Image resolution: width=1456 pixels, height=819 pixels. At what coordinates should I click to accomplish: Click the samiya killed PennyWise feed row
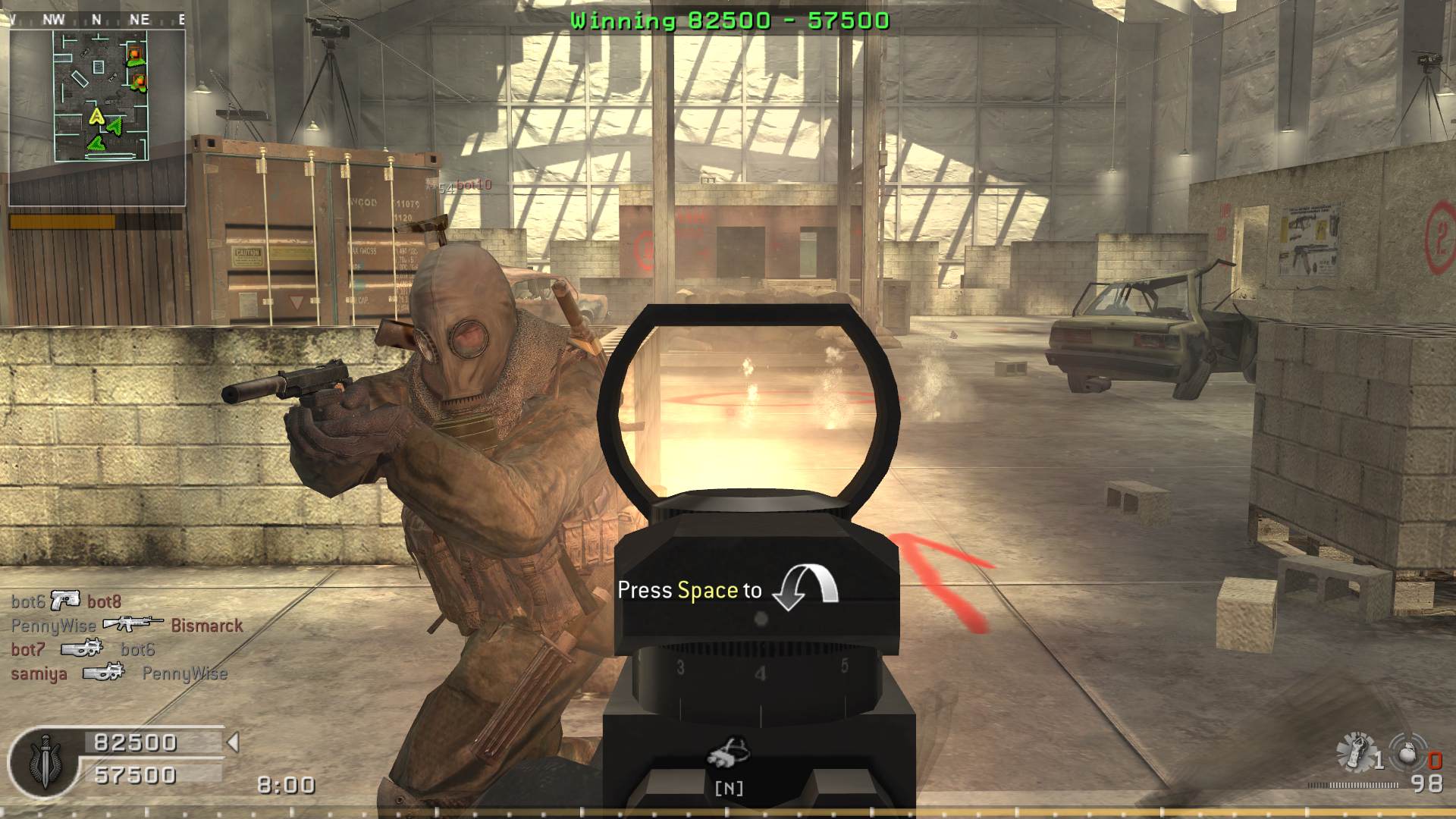tap(119, 673)
